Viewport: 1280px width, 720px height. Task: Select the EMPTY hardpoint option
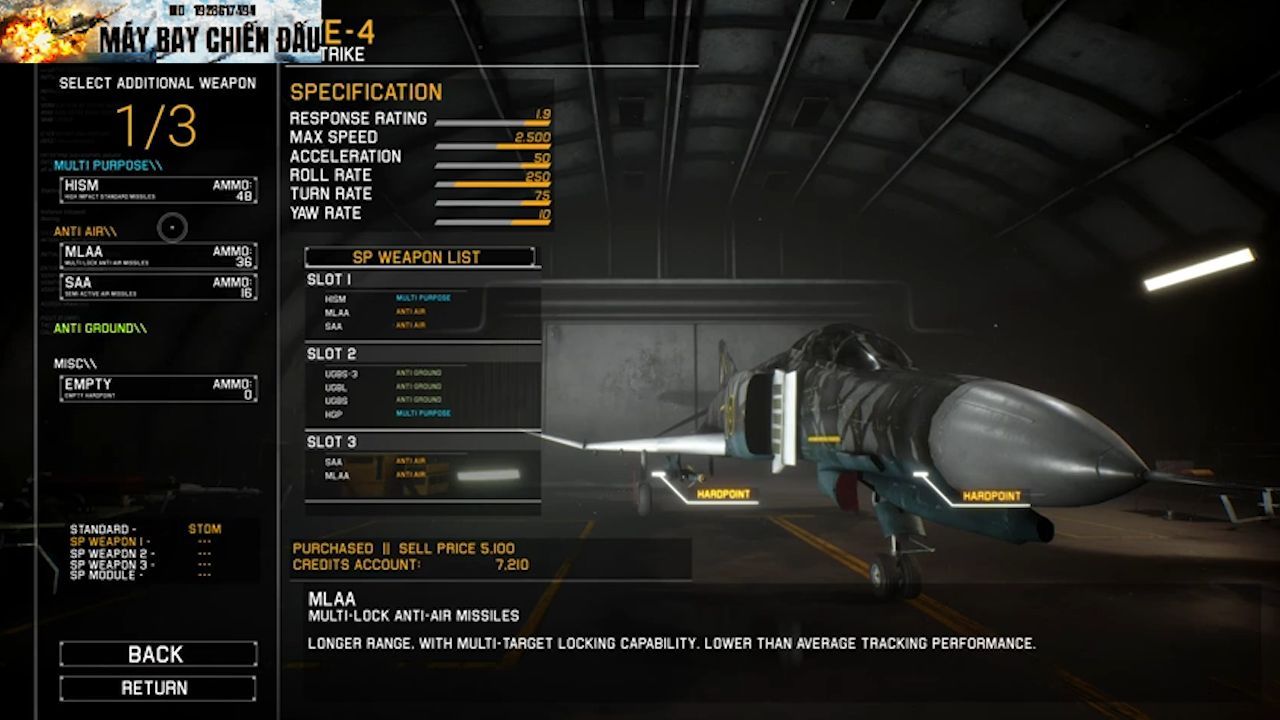point(158,389)
